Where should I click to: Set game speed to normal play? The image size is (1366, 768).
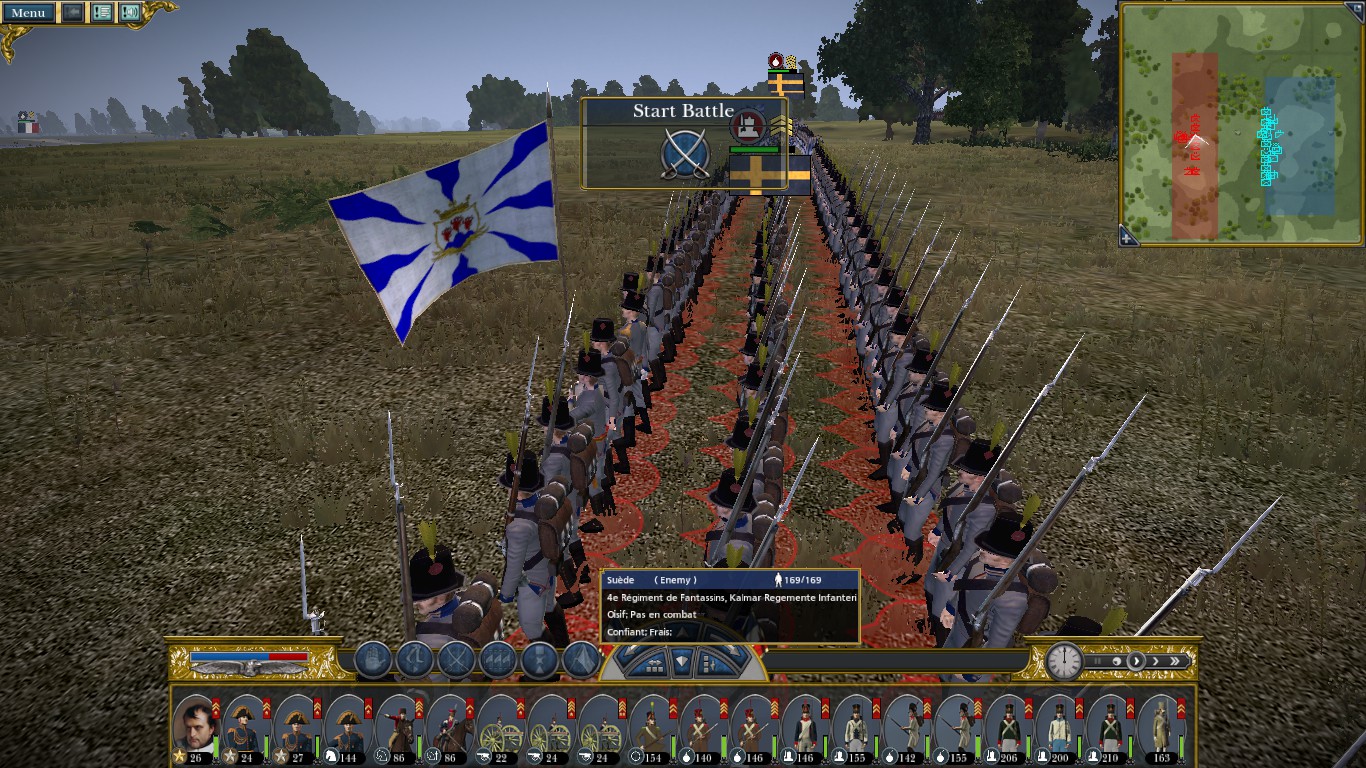pyautogui.click(x=1135, y=661)
